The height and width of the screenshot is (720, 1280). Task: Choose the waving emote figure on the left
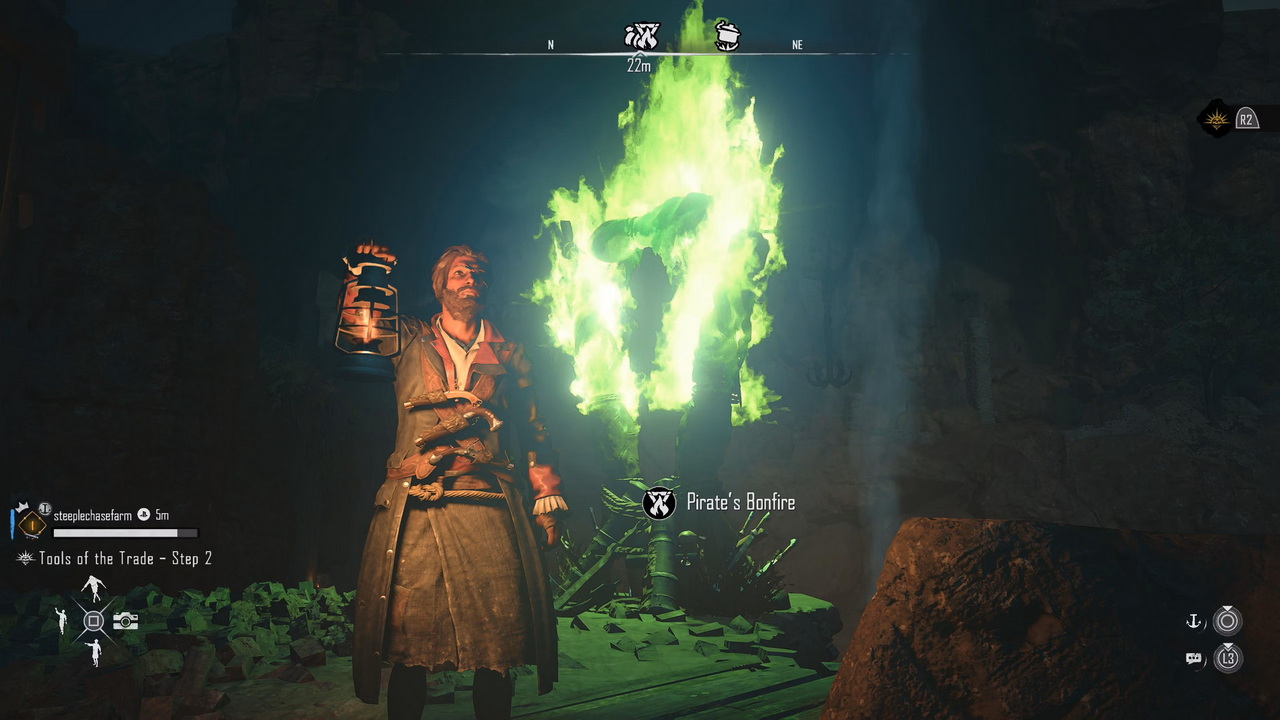(x=61, y=621)
